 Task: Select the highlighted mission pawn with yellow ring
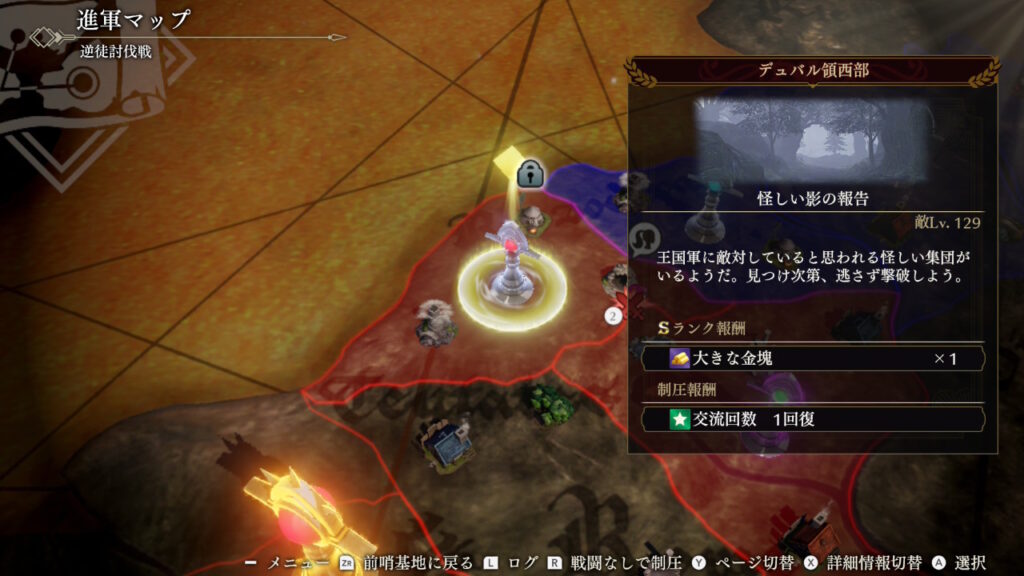coord(513,275)
